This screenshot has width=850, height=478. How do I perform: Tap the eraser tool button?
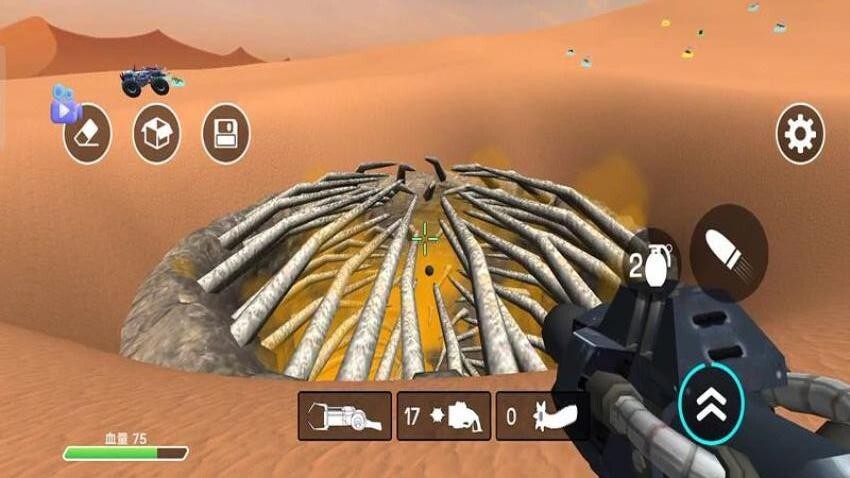[x=88, y=135]
